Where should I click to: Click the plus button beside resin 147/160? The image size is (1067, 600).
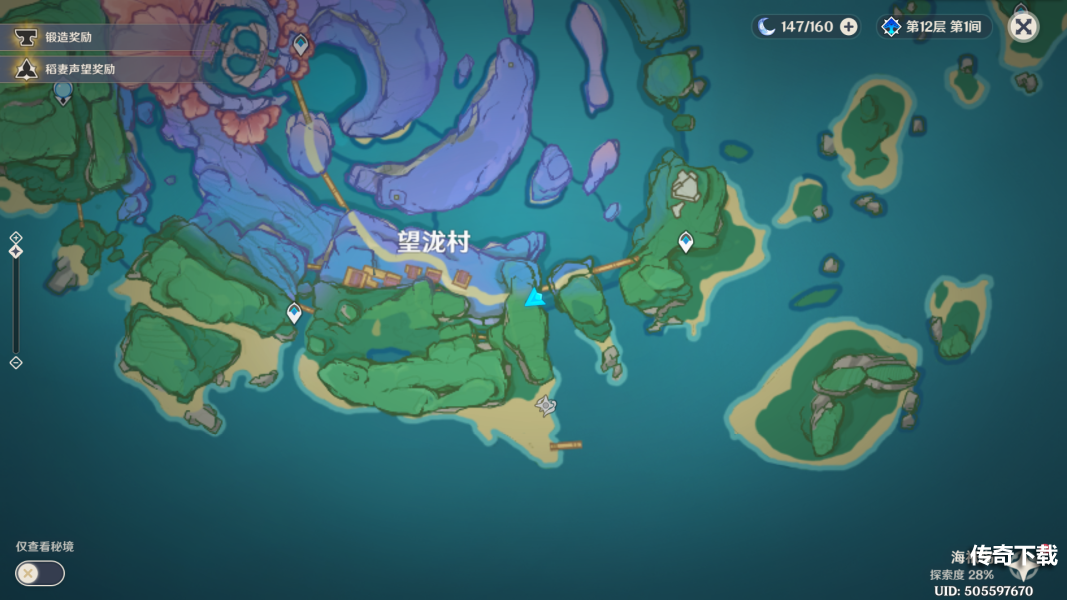[848, 27]
